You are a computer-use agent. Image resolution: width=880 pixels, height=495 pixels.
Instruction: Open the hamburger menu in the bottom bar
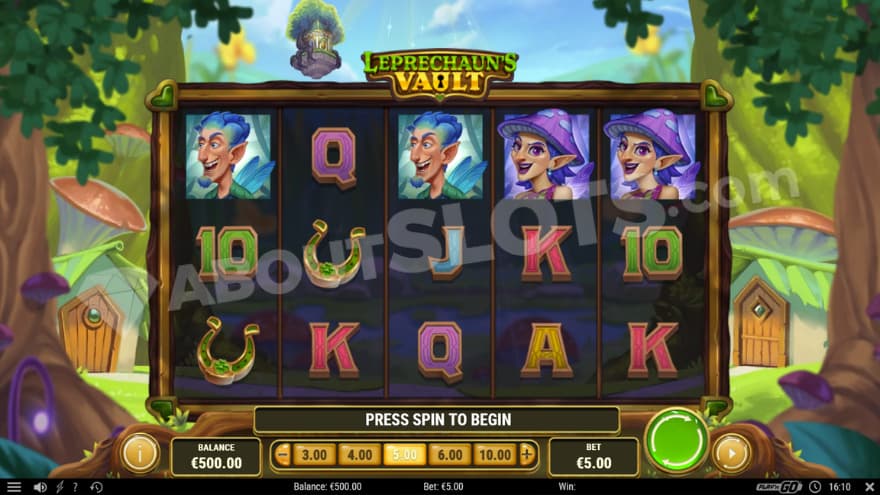(14, 487)
